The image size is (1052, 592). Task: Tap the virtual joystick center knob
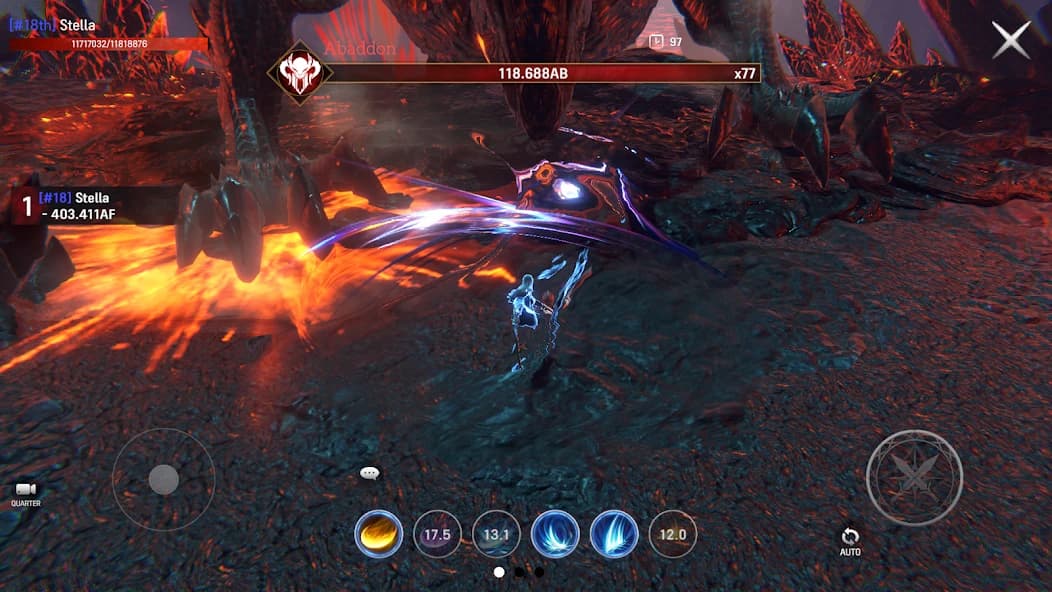[163, 480]
